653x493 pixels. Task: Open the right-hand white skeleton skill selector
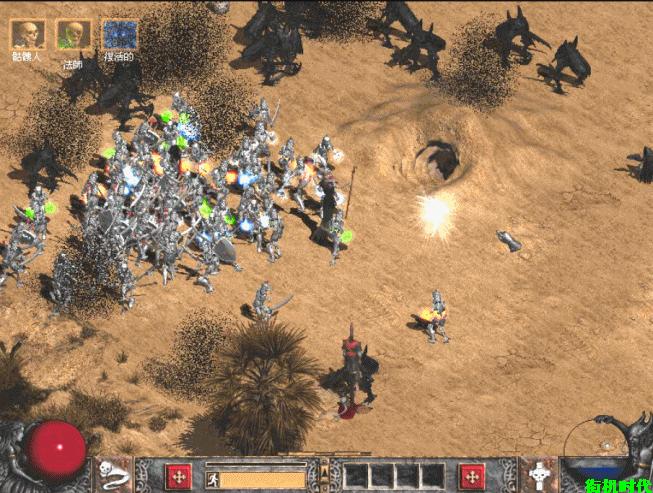tap(541, 474)
